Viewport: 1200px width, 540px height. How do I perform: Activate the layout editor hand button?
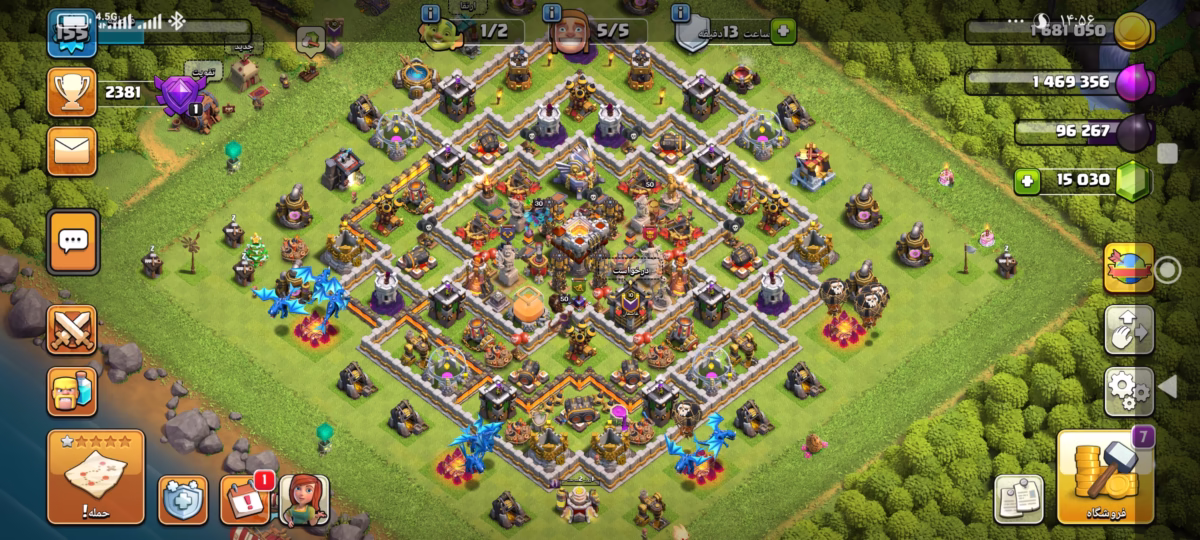tap(1129, 330)
